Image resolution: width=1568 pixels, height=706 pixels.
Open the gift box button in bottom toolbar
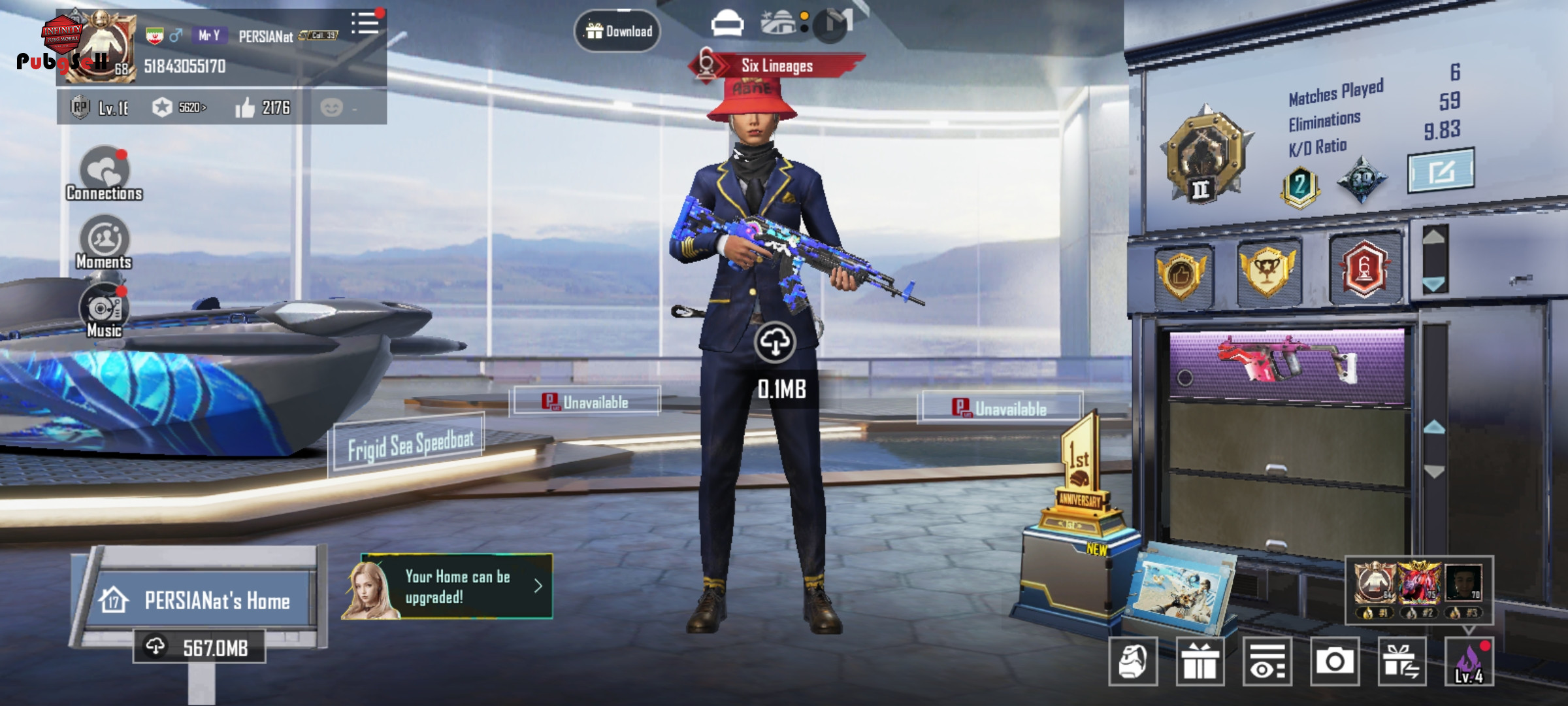1200,662
